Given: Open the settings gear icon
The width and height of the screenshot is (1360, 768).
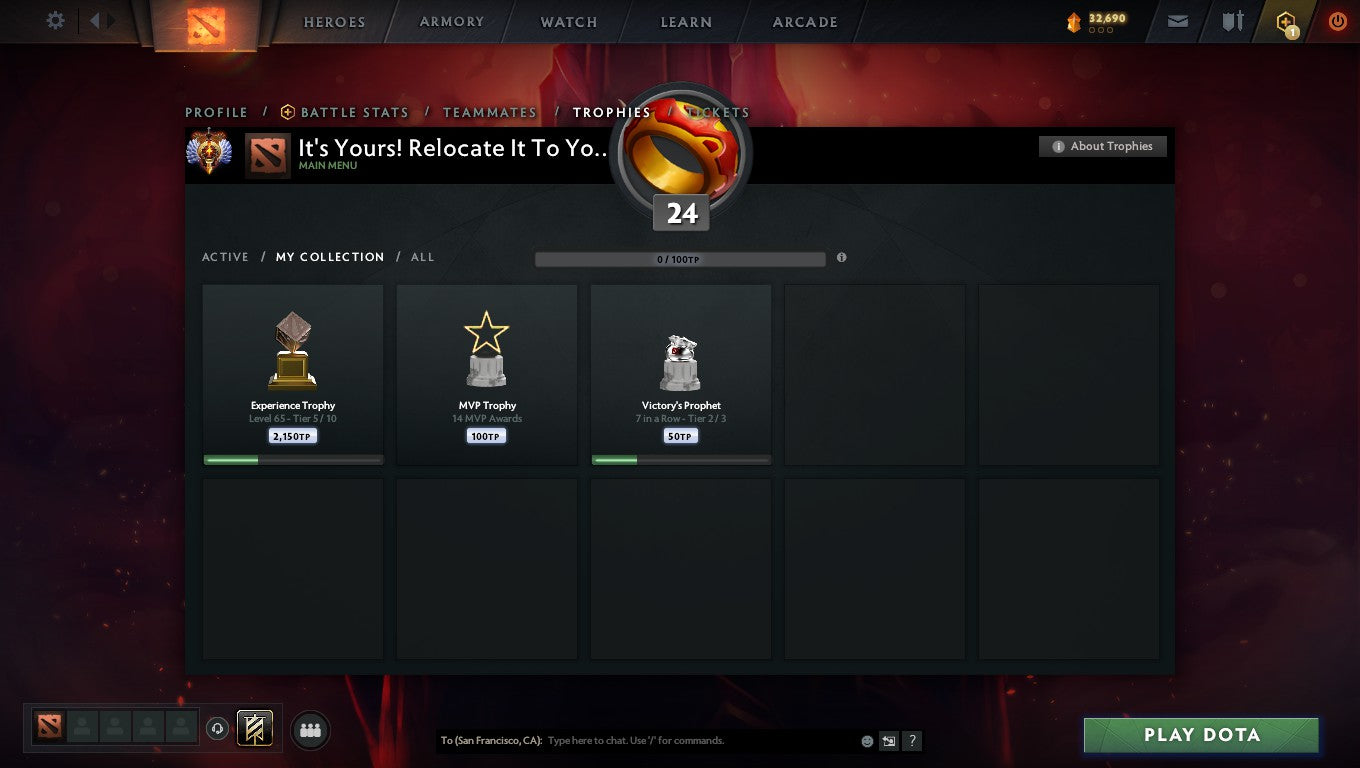Looking at the screenshot, I should tap(55, 20).
